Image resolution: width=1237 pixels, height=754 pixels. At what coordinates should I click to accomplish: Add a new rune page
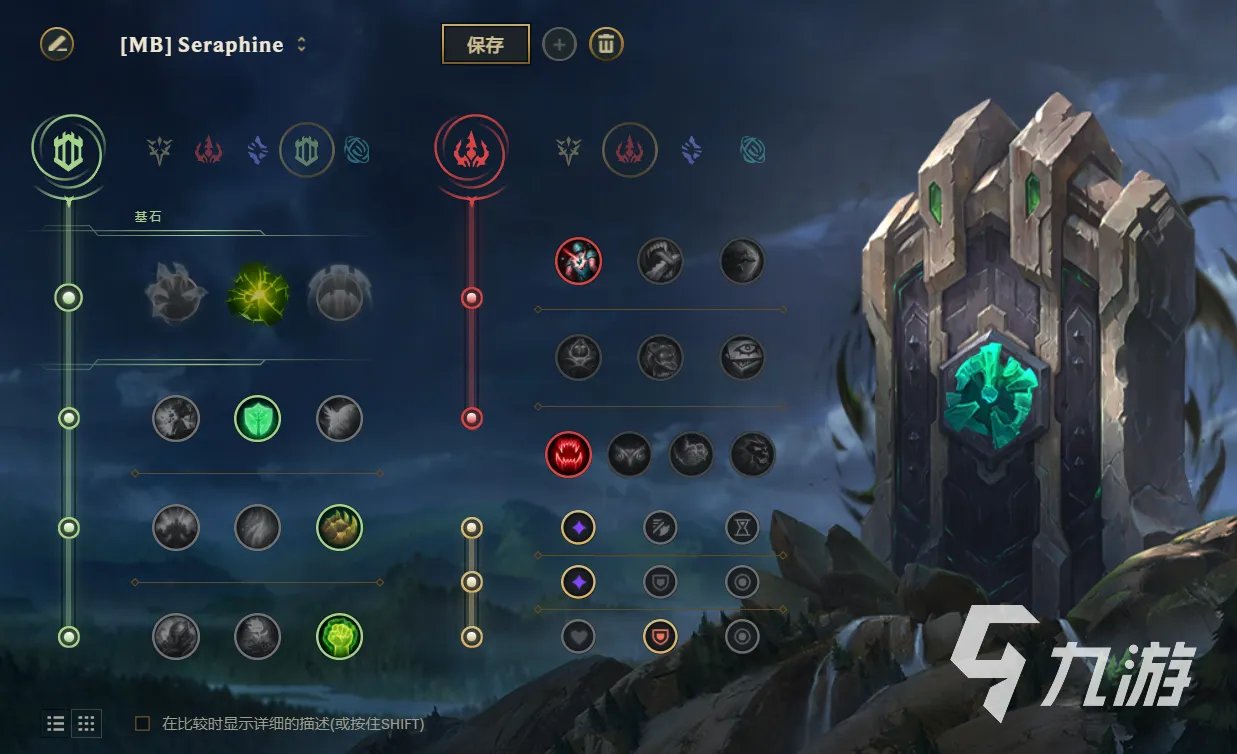click(x=559, y=44)
